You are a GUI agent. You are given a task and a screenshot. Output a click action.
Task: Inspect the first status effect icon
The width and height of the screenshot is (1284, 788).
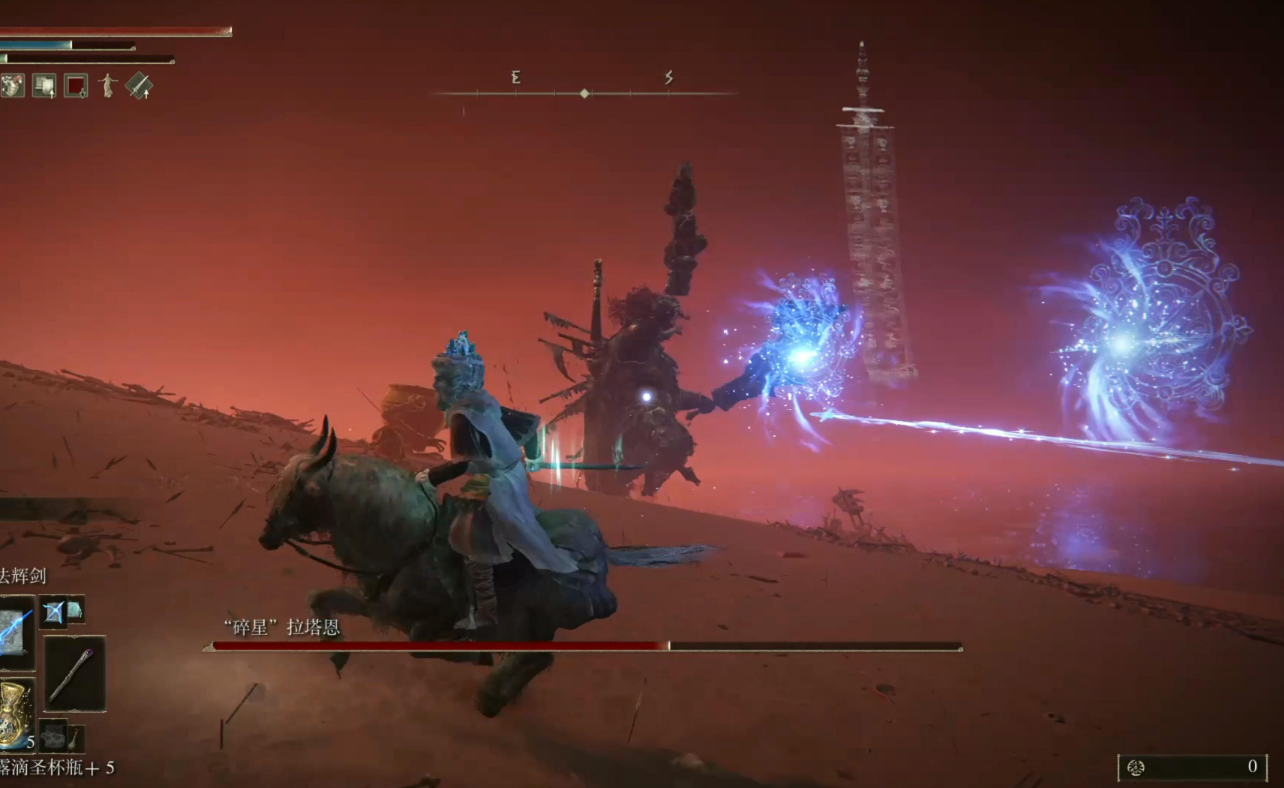12,86
